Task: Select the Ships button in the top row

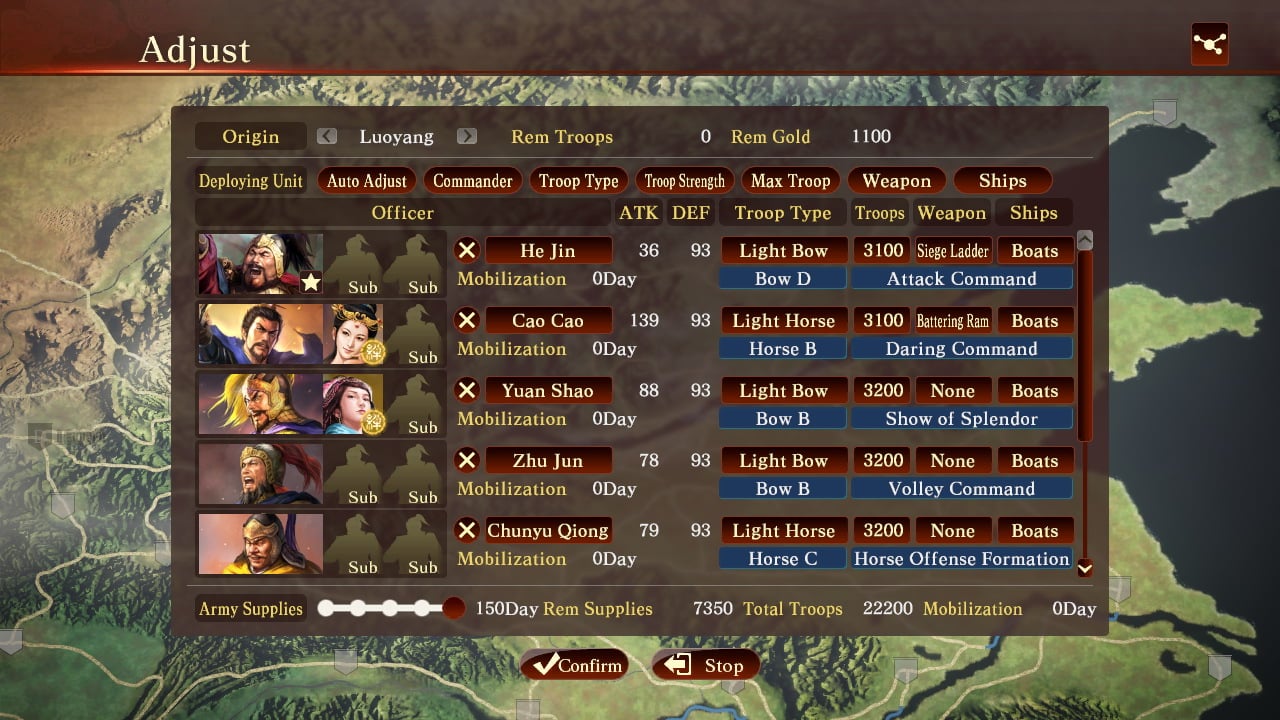Action: (x=1002, y=181)
